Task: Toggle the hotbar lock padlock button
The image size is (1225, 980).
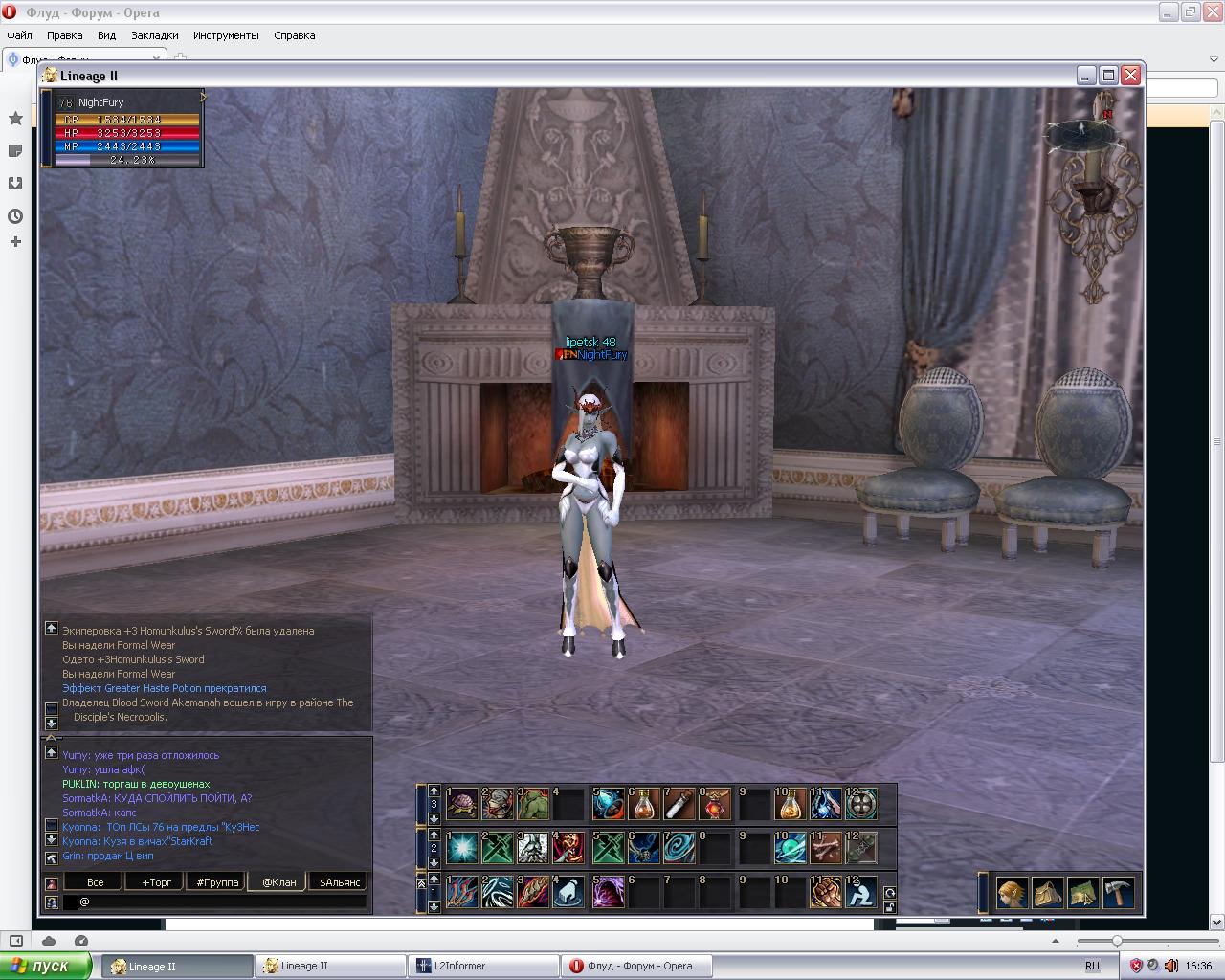Action: [x=889, y=906]
